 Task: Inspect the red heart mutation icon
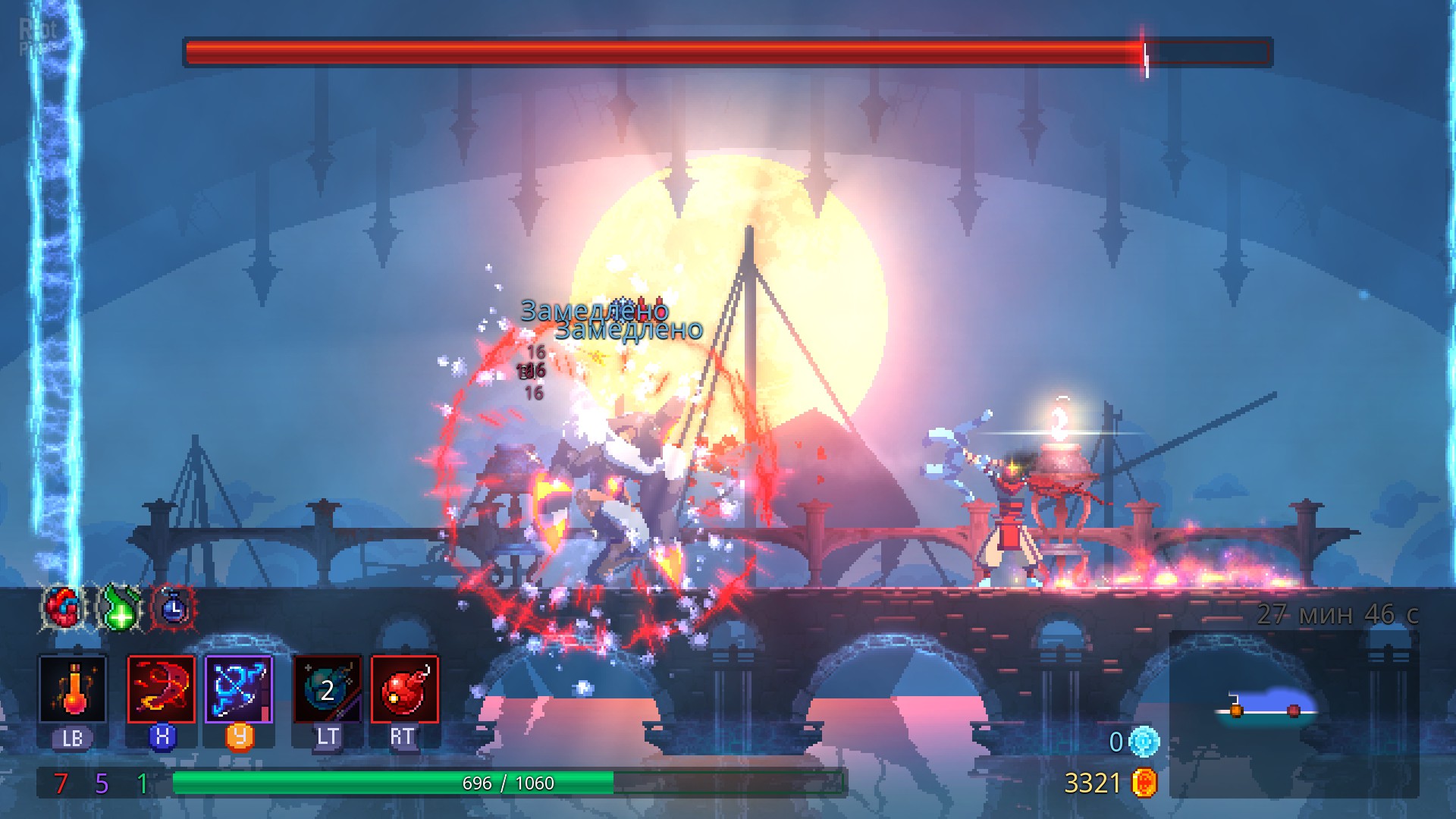63,607
